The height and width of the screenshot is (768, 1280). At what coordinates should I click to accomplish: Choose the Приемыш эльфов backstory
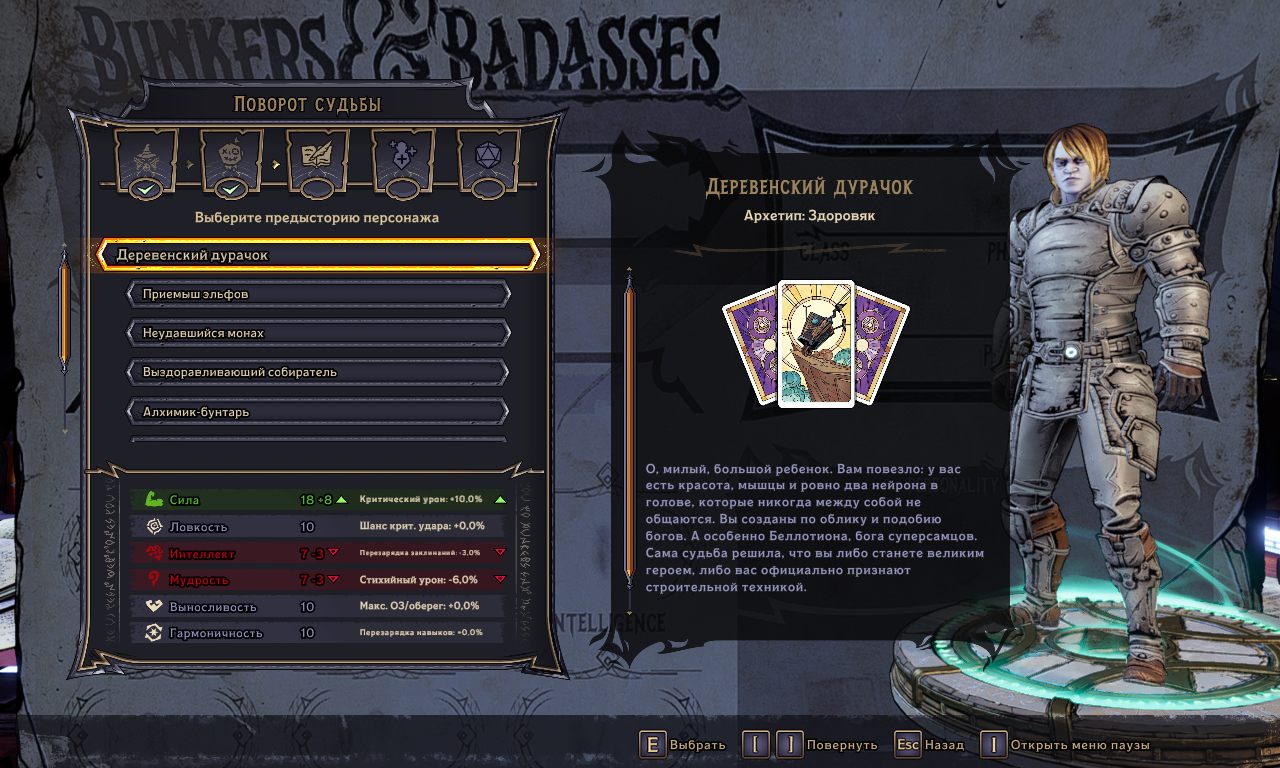coord(318,294)
